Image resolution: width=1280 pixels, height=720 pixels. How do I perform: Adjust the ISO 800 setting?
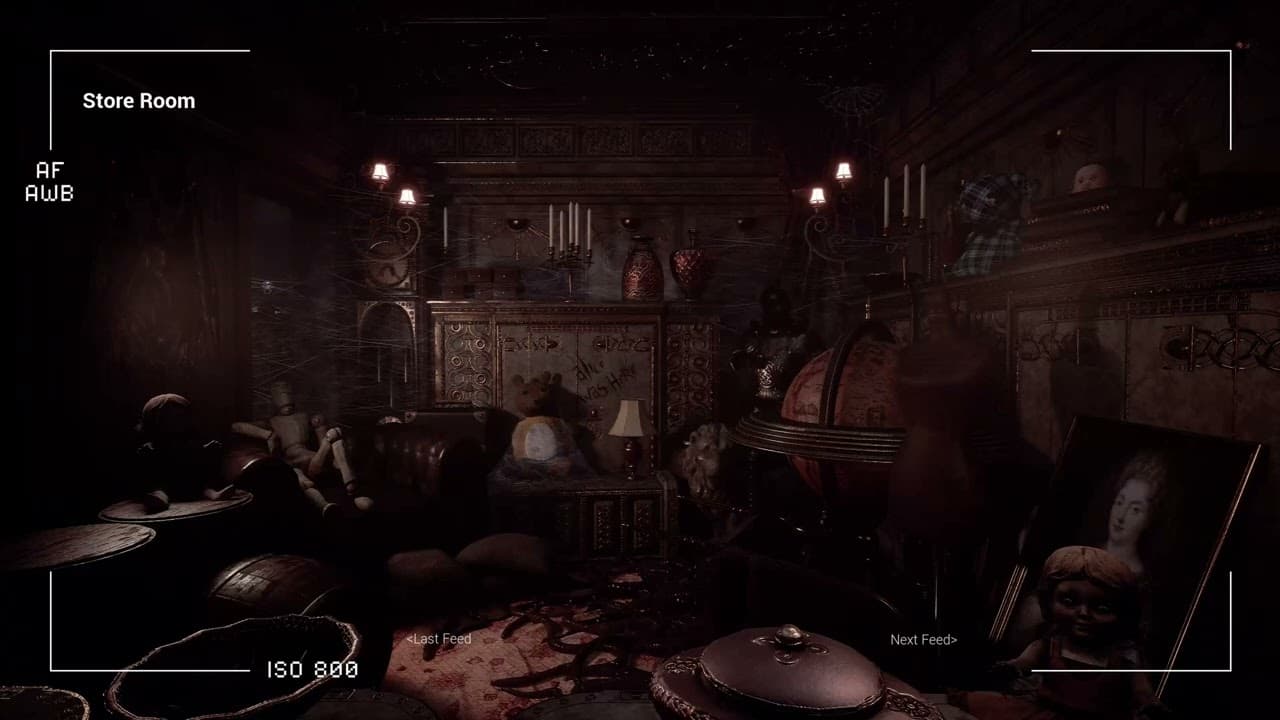pos(310,670)
